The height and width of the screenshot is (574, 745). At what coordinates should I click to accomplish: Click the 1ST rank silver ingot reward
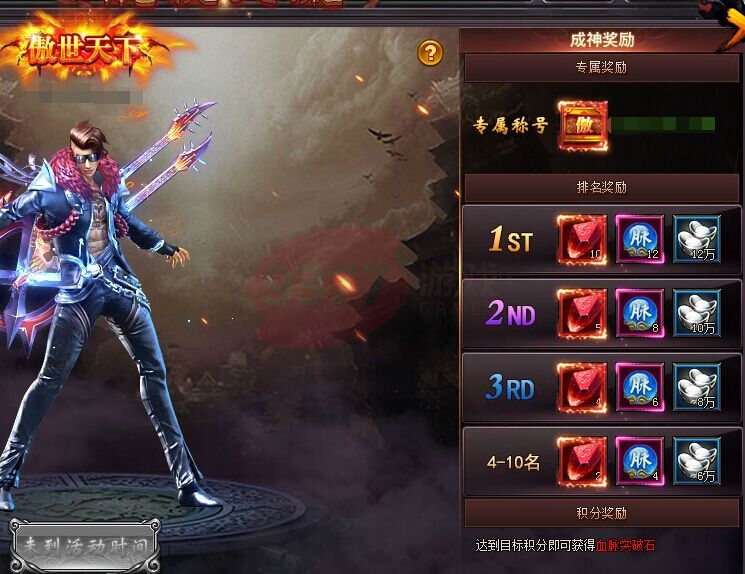(697, 240)
